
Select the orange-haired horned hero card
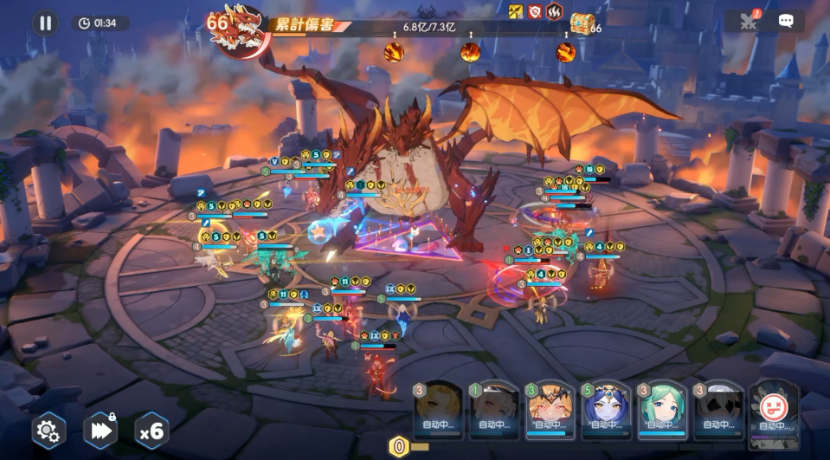[x=550, y=410]
